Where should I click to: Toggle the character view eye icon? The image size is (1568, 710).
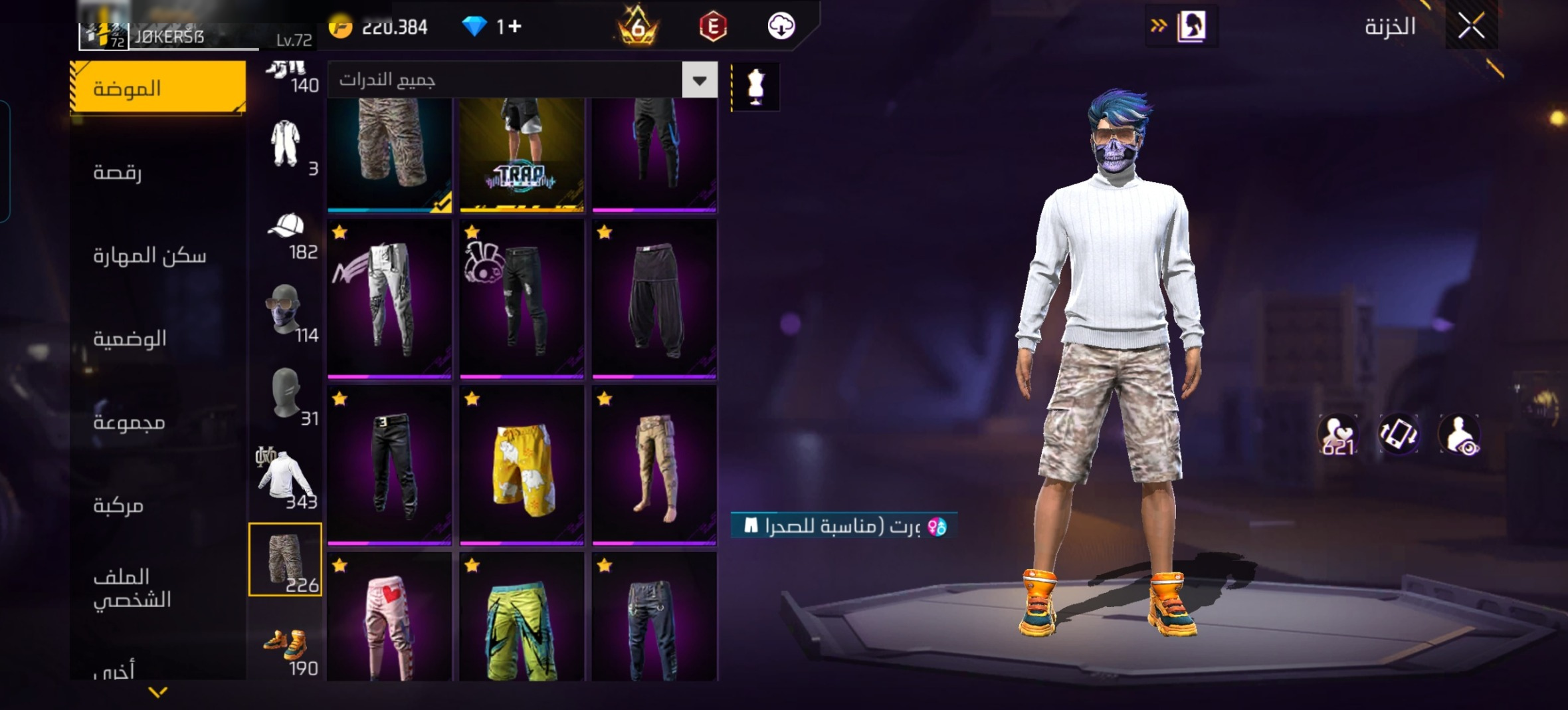[x=1459, y=435]
